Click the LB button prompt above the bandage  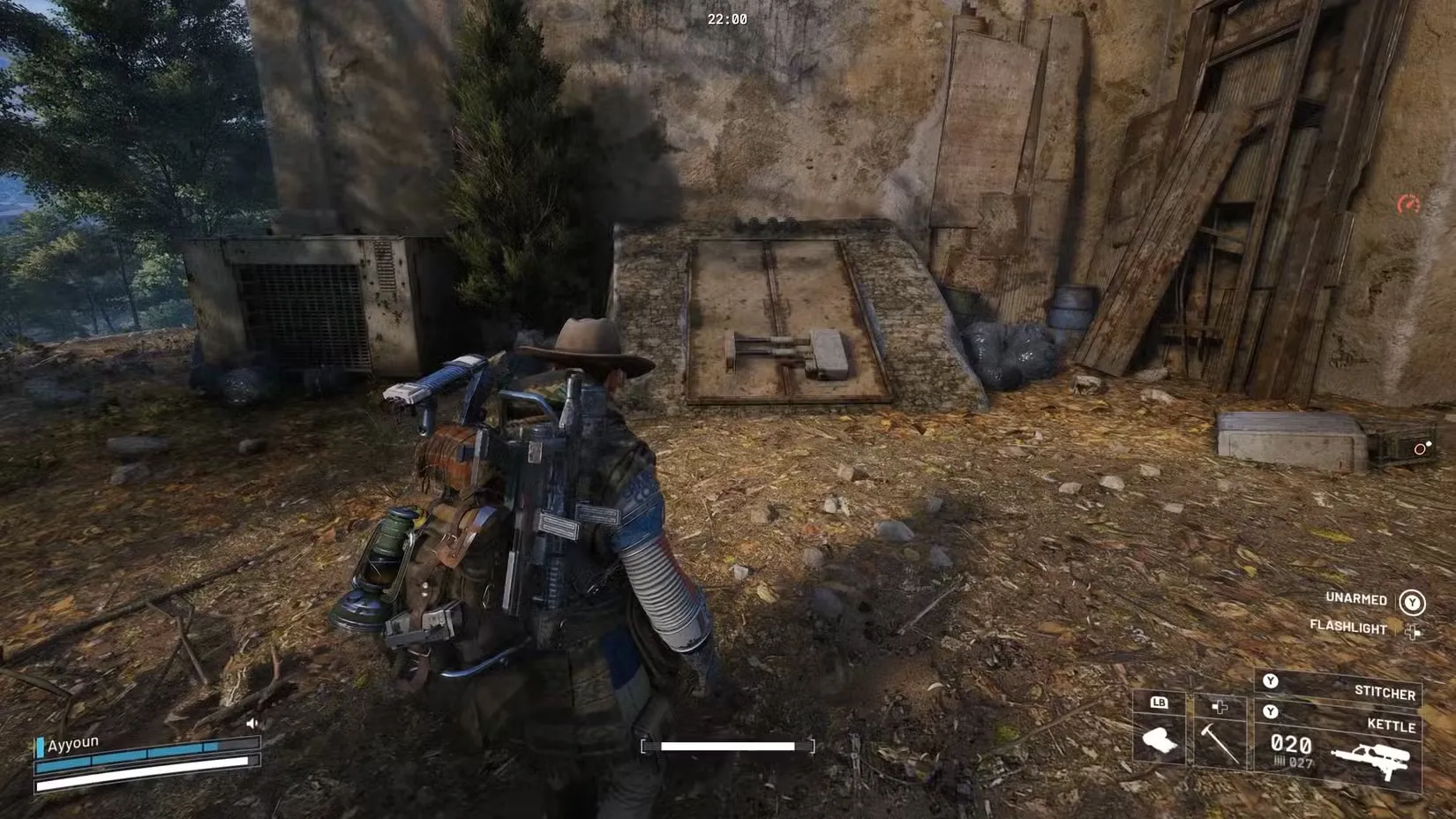pos(1159,703)
